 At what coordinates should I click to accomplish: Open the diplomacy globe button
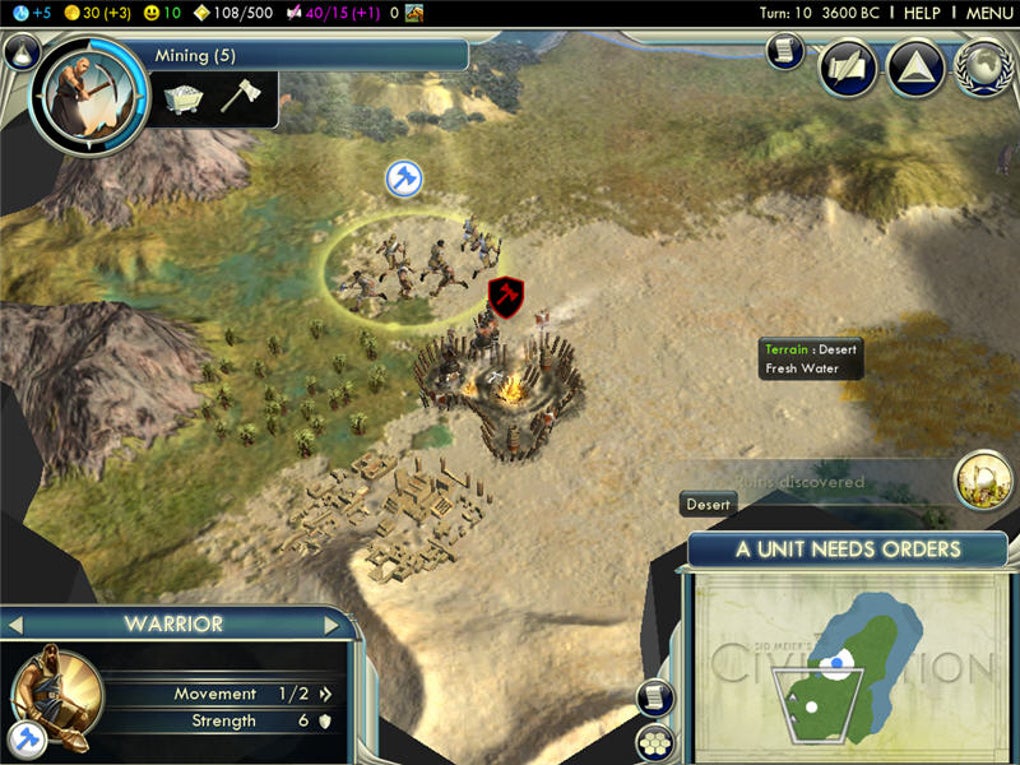click(983, 68)
